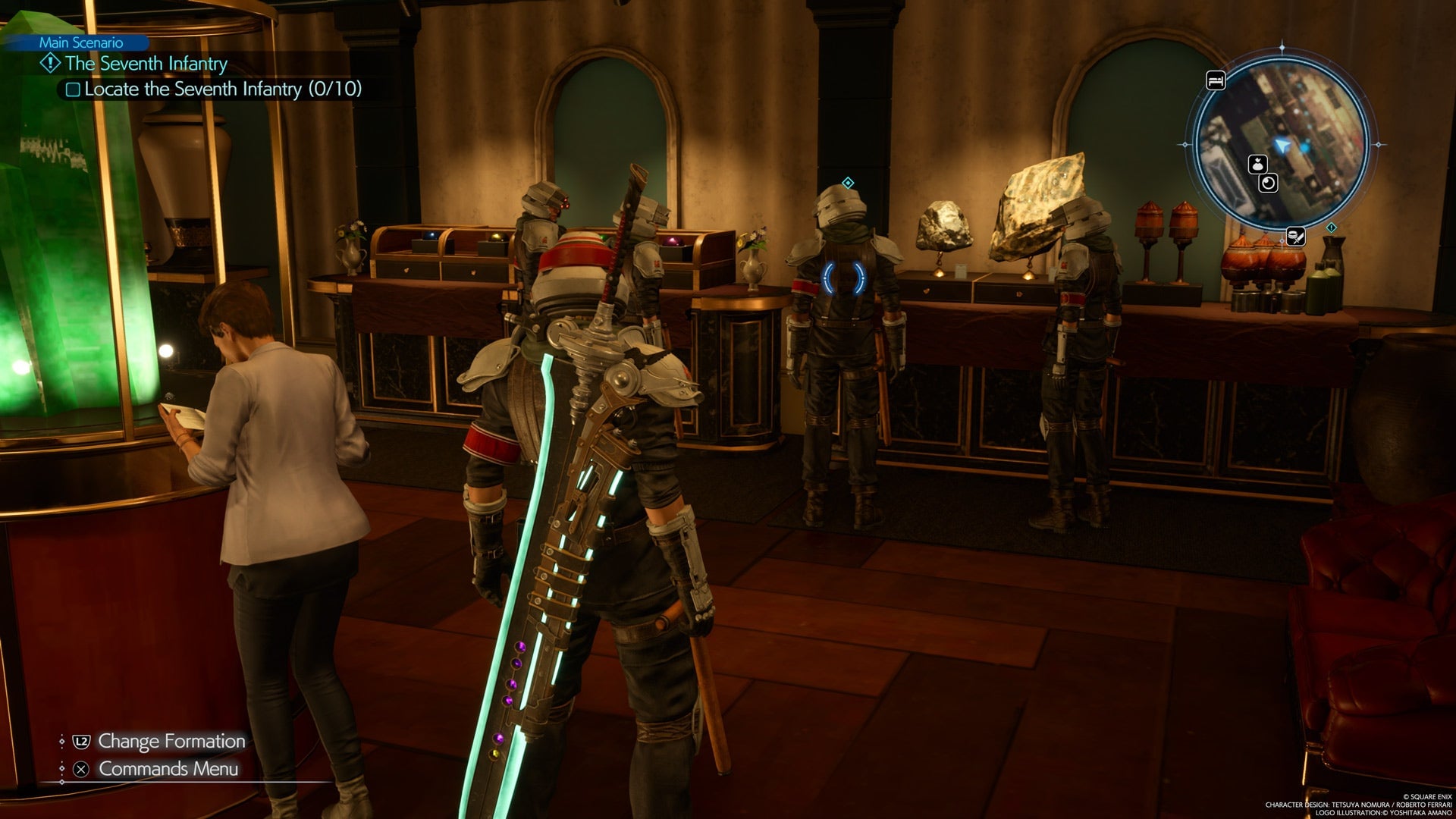Click the weapon and accessory shop marker
1456x819 pixels.
click(1295, 237)
